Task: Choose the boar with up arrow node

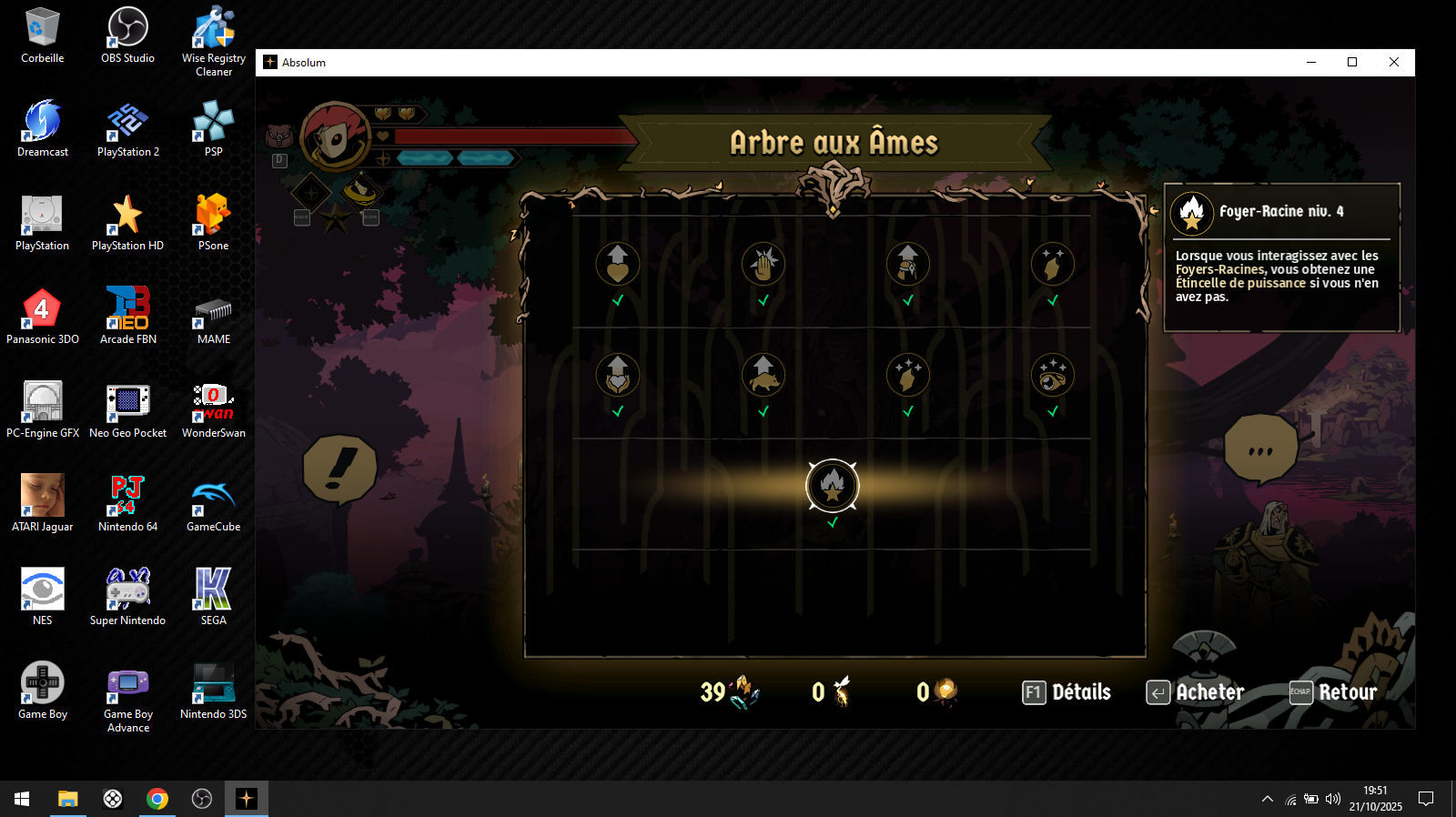Action: [x=763, y=375]
